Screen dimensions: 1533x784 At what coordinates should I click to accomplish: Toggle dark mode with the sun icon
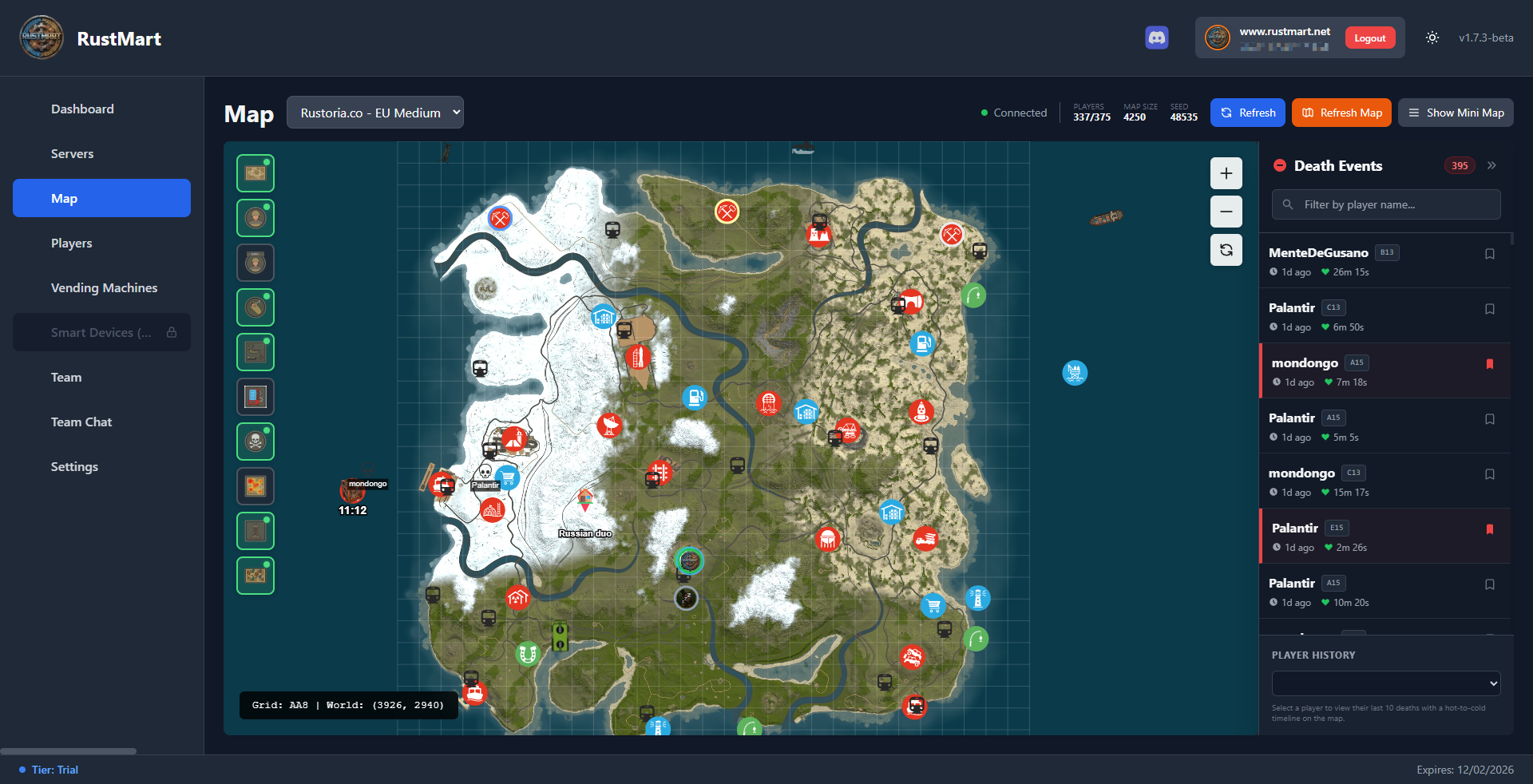click(1432, 38)
